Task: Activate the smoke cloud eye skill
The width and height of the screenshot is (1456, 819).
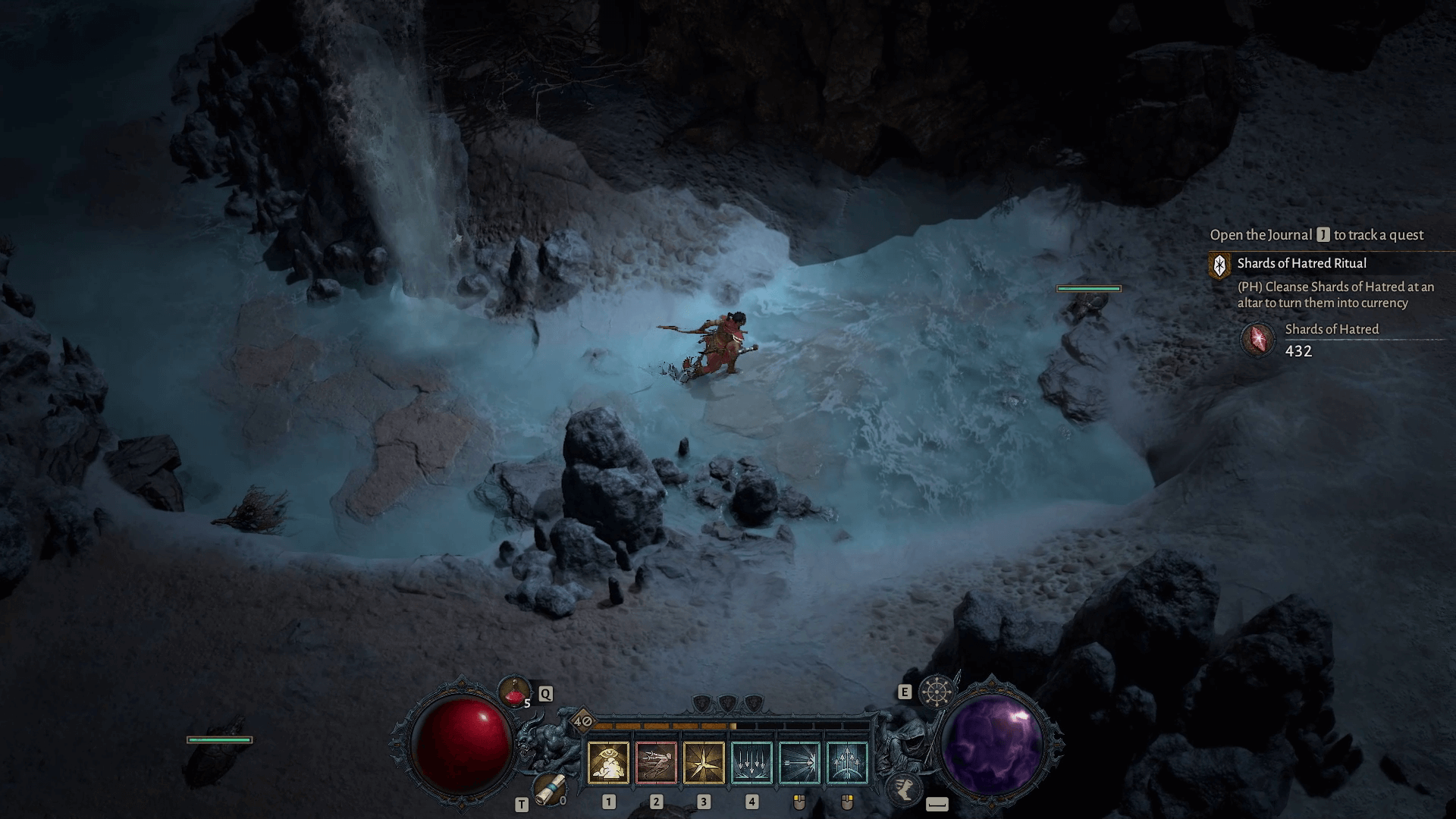Action: tap(608, 763)
